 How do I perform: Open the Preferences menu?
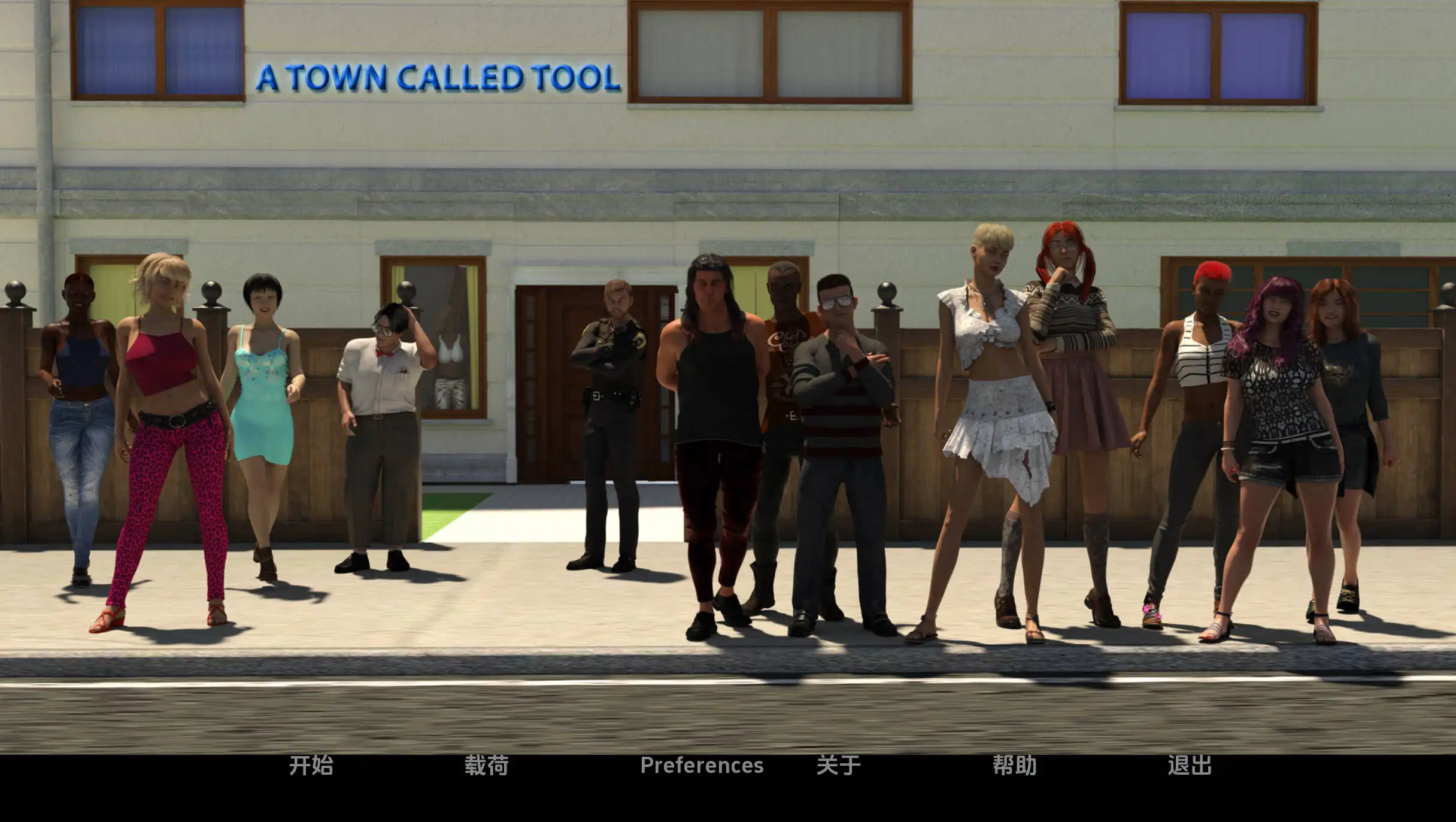pos(702,765)
